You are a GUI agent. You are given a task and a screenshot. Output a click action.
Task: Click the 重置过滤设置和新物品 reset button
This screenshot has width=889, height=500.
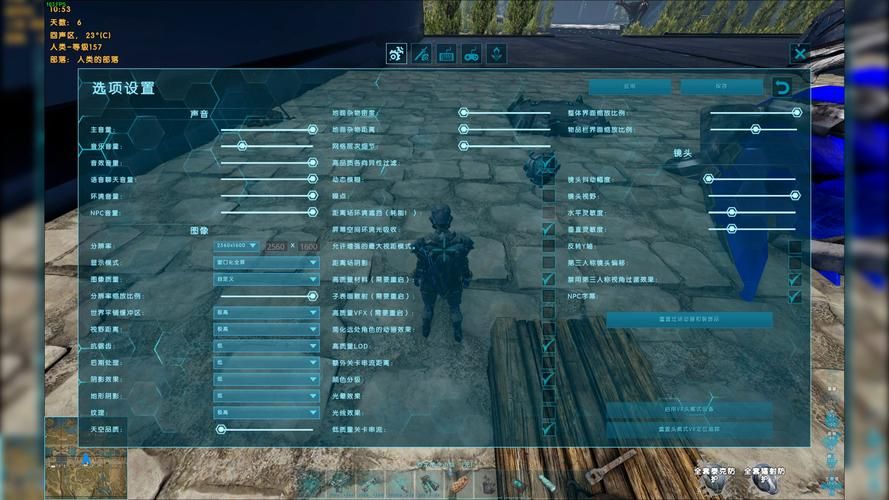pos(689,319)
